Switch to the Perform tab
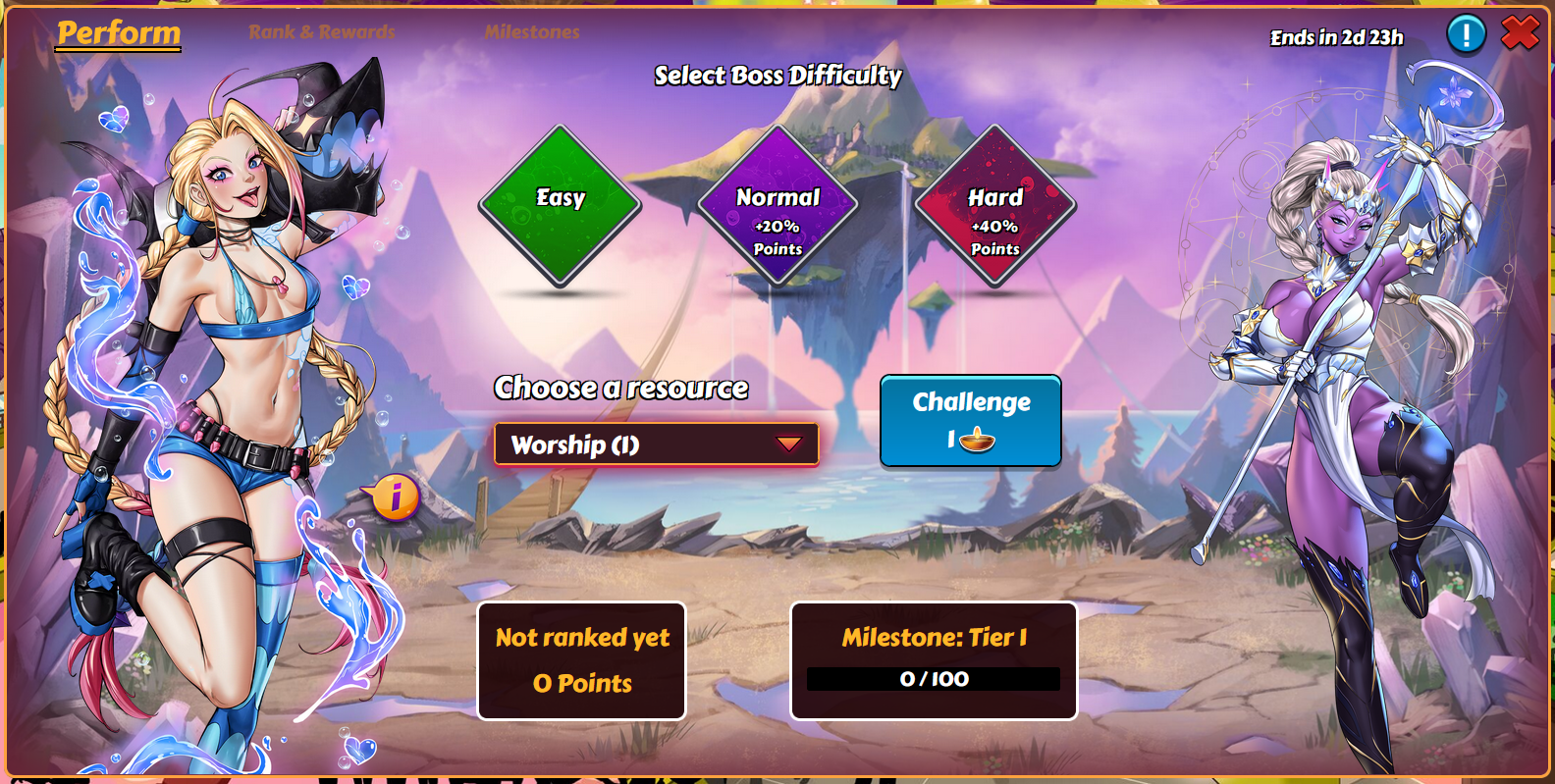This screenshot has width=1555, height=784. tap(119, 33)
